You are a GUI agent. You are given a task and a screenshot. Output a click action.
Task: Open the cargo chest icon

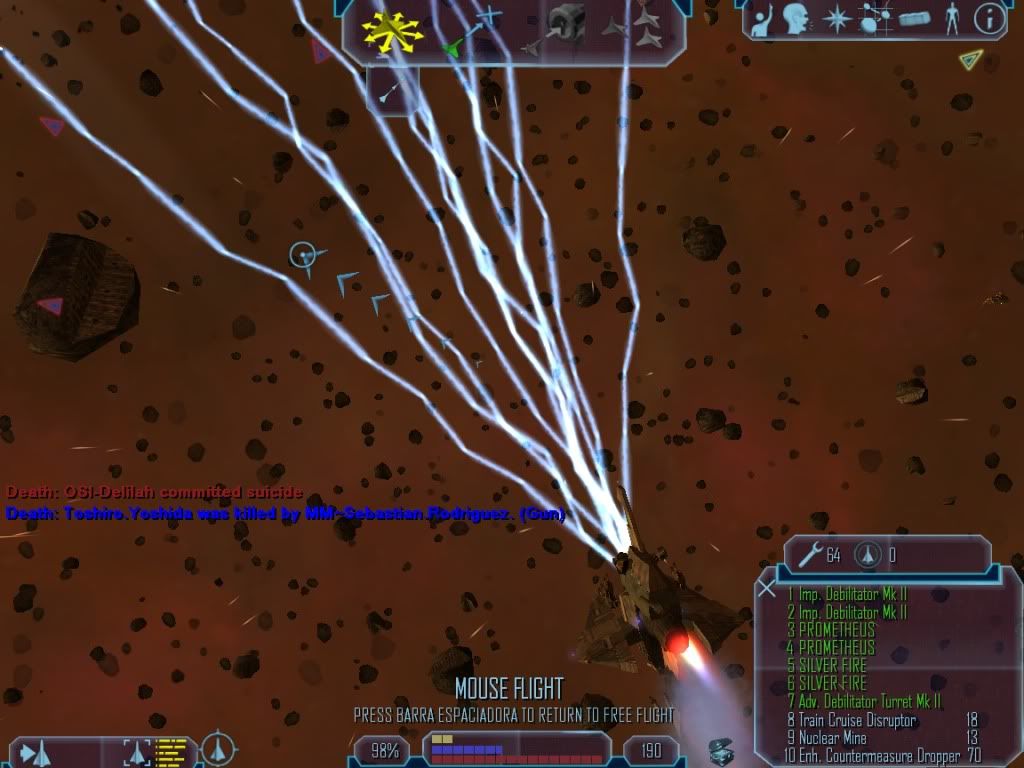click(720, 752)
